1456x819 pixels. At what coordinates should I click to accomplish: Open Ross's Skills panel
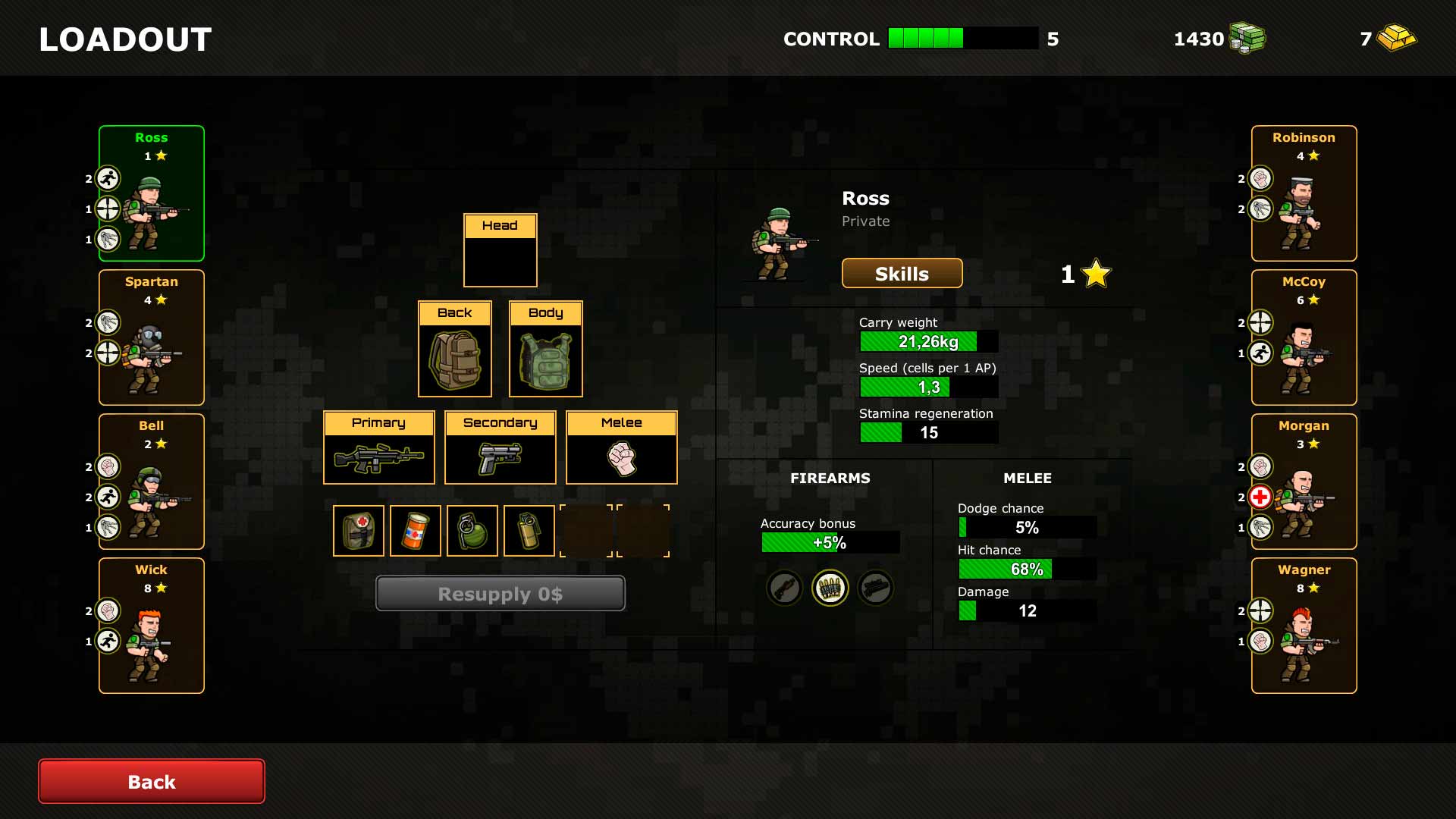(x=902, y=274)
